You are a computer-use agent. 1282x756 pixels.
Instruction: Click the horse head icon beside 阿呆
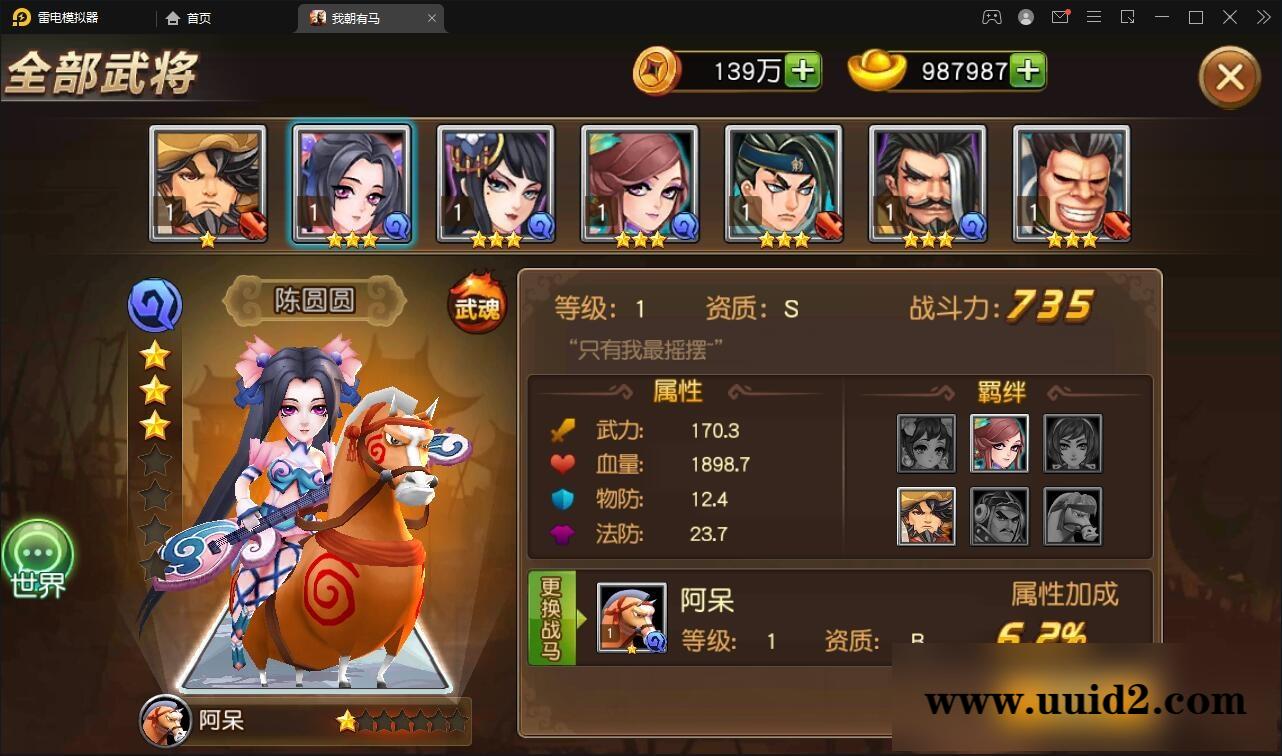click(x=166, y=722)
